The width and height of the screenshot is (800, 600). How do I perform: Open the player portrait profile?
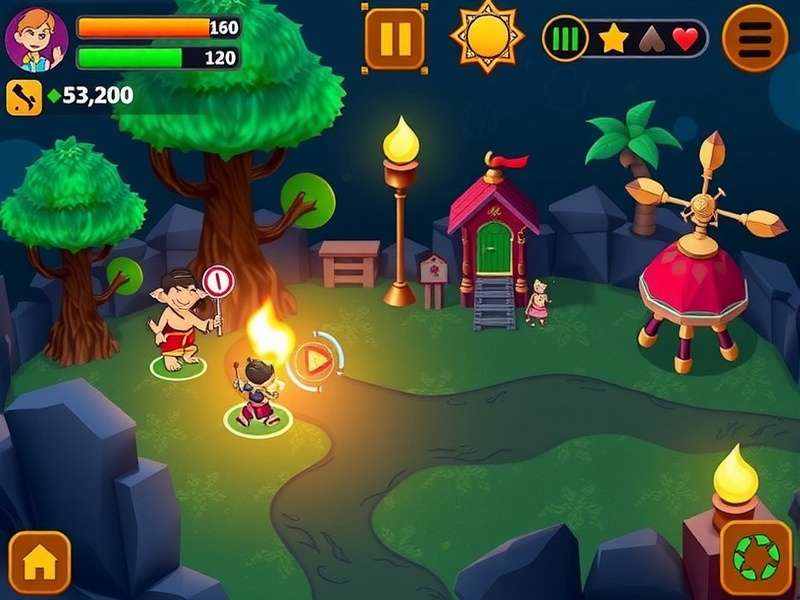pos(36,39)
